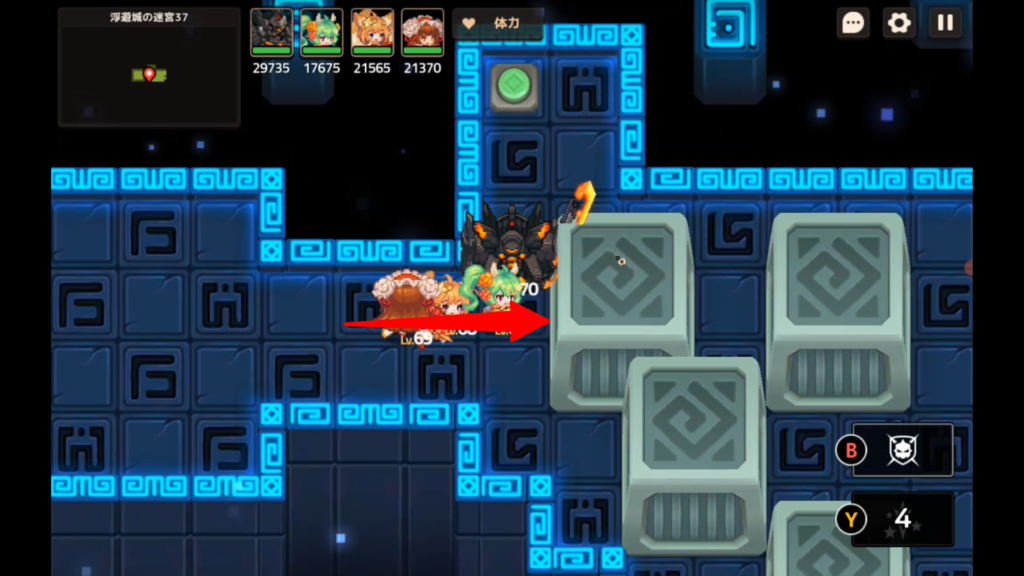
Task: Toggle the 体力 heart button
Action: (497, 23)
